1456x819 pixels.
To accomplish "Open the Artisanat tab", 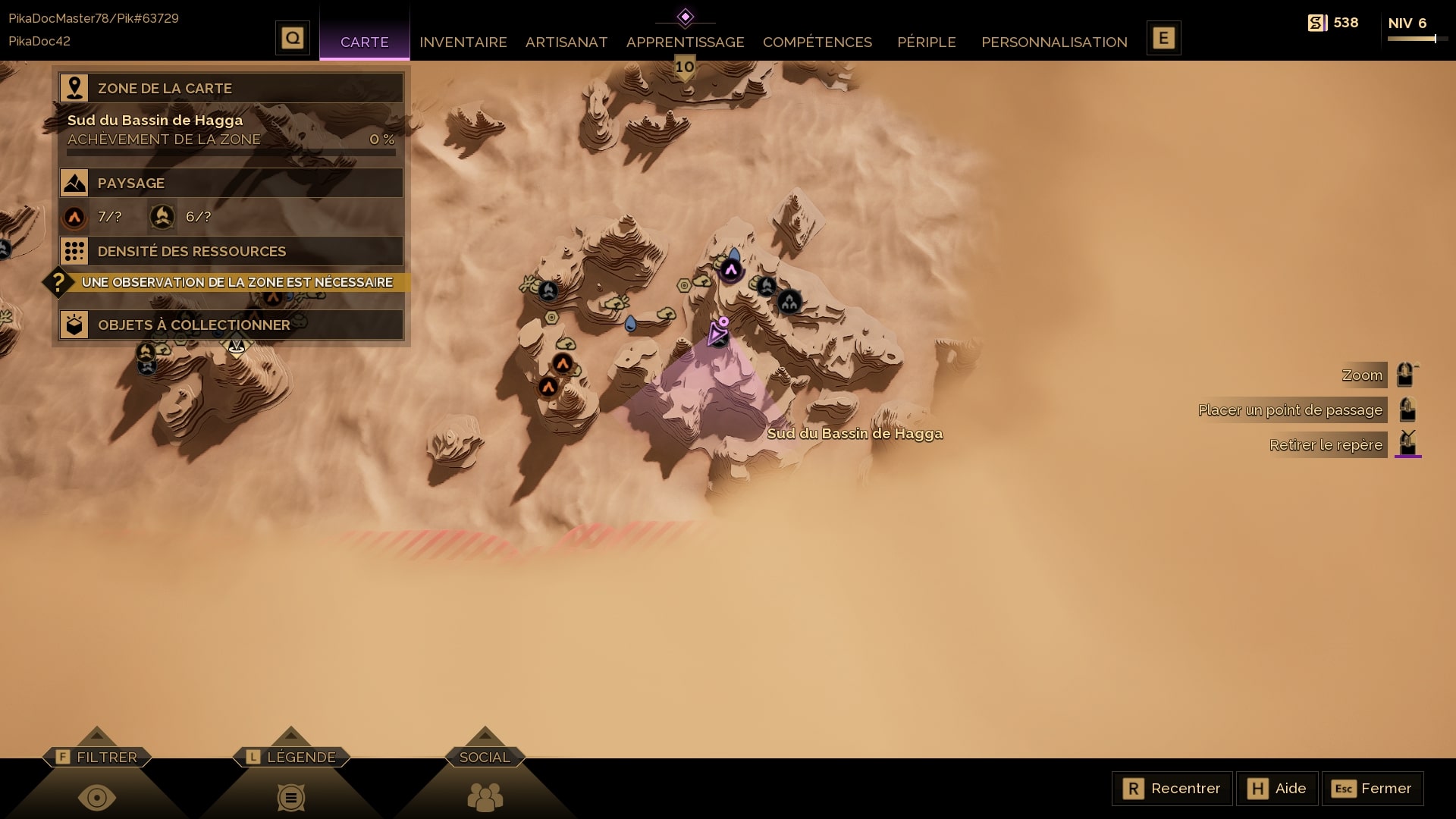I will click(x=566, y=42).
